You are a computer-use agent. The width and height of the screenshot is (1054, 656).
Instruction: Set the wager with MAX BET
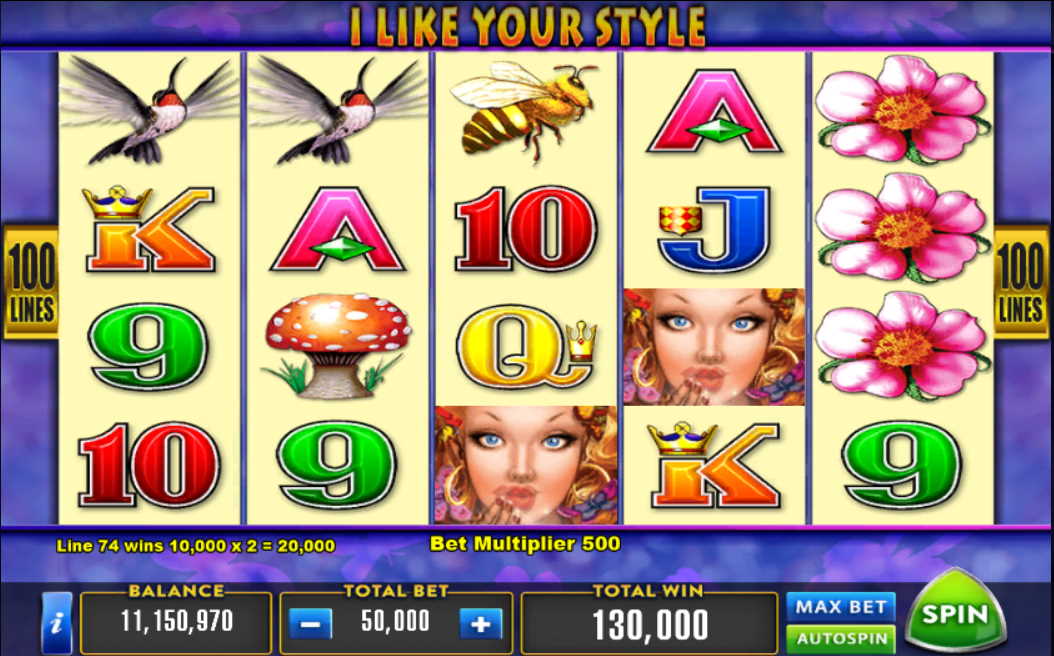(x=840, y=606)
